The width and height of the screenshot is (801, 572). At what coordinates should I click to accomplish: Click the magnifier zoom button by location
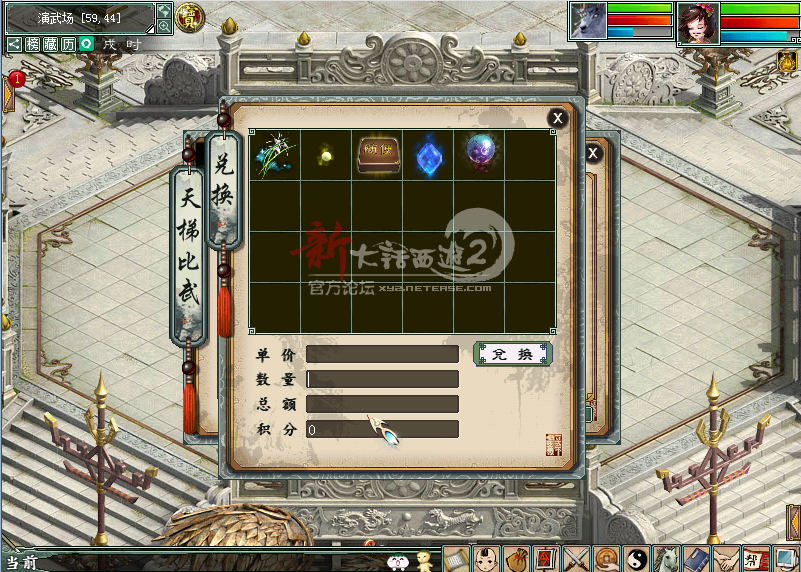164,27
